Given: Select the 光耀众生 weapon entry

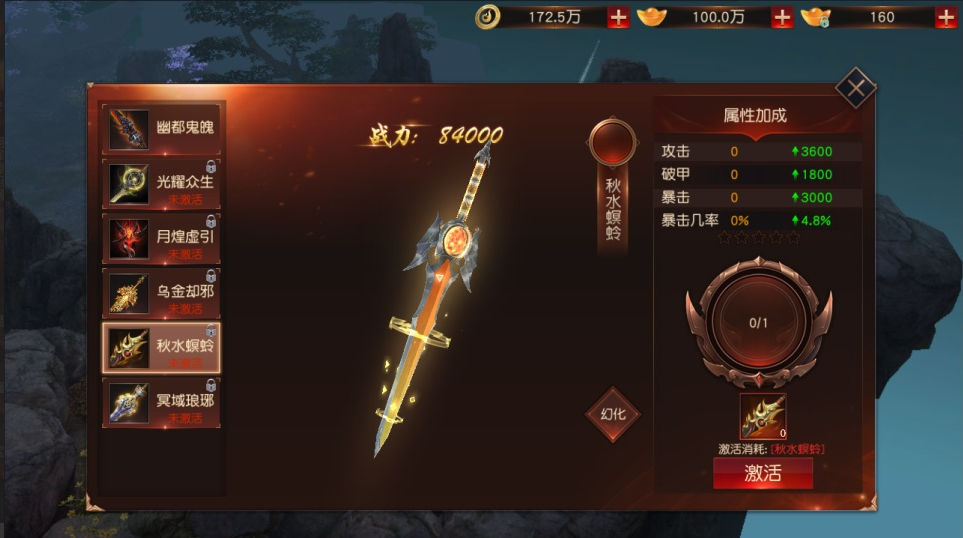Looking at the screenshot, I should [x=163, y=183].
